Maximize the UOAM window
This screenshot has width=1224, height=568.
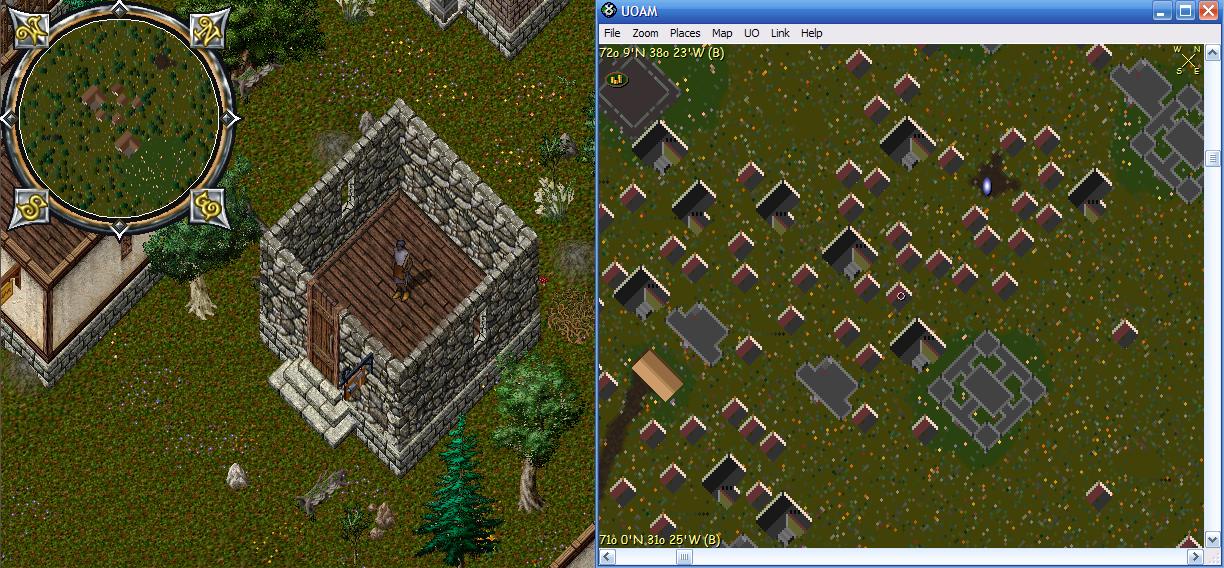click(x=1185, y=11)
